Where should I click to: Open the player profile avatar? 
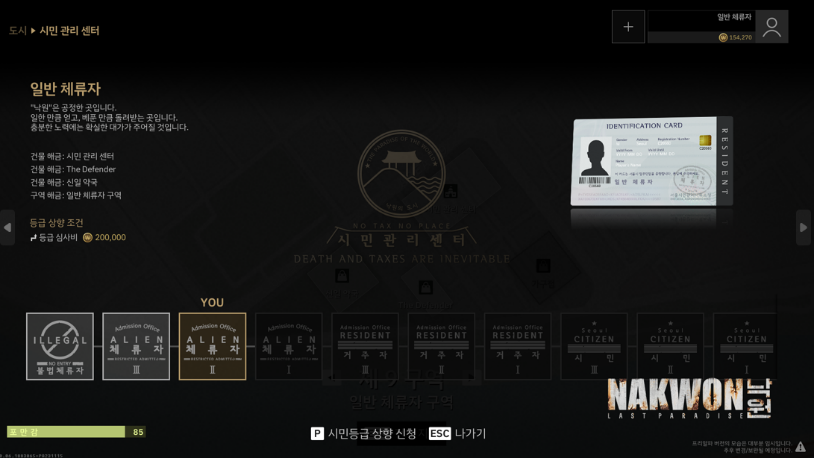[x=771, y=27]
